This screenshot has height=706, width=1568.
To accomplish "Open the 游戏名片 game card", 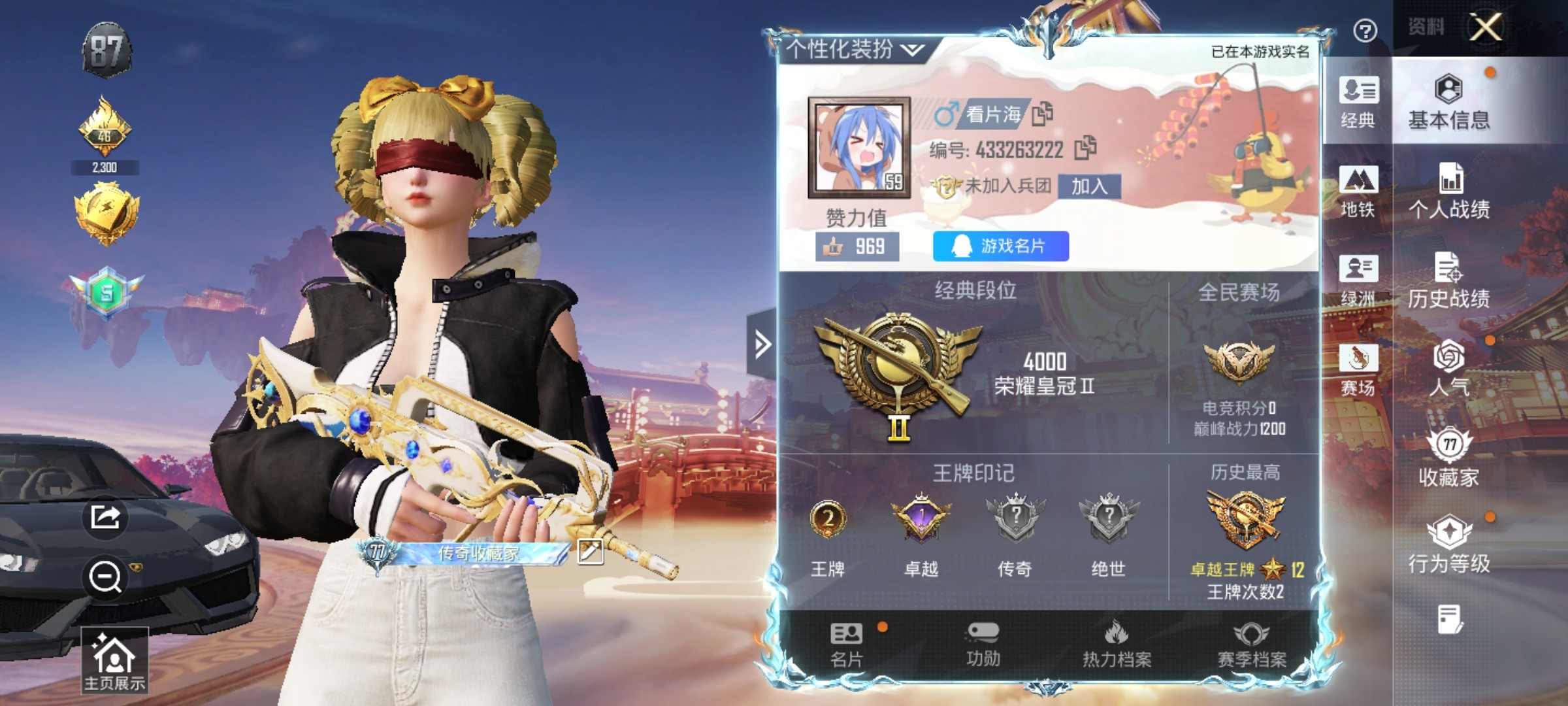I will coord(1000,246).
